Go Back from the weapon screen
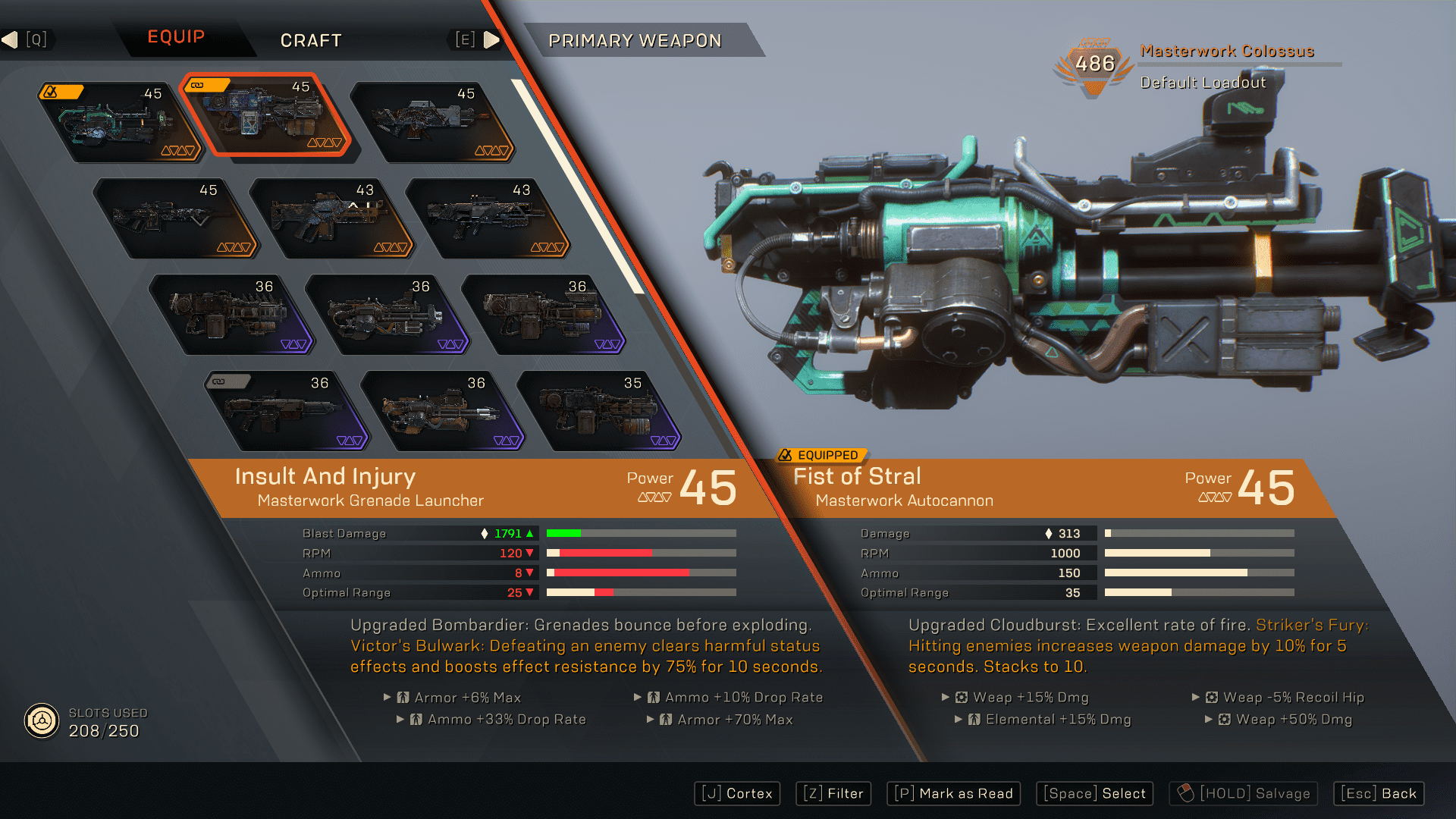Screen dimensions: 1456x819 [x=1379, y=793]
